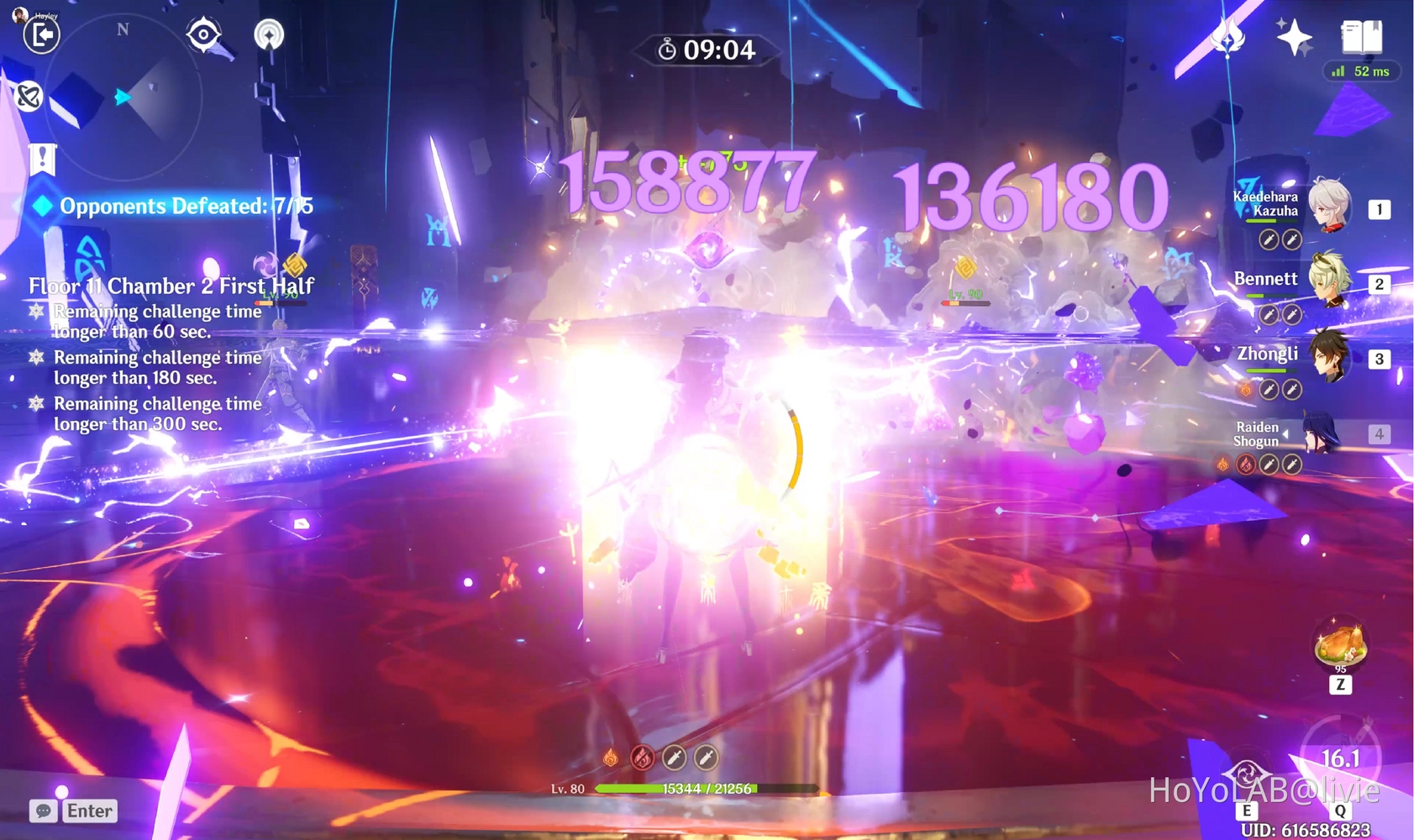
Task: Click the guide orb icon left of the minimap
Action: pos(28,97)
